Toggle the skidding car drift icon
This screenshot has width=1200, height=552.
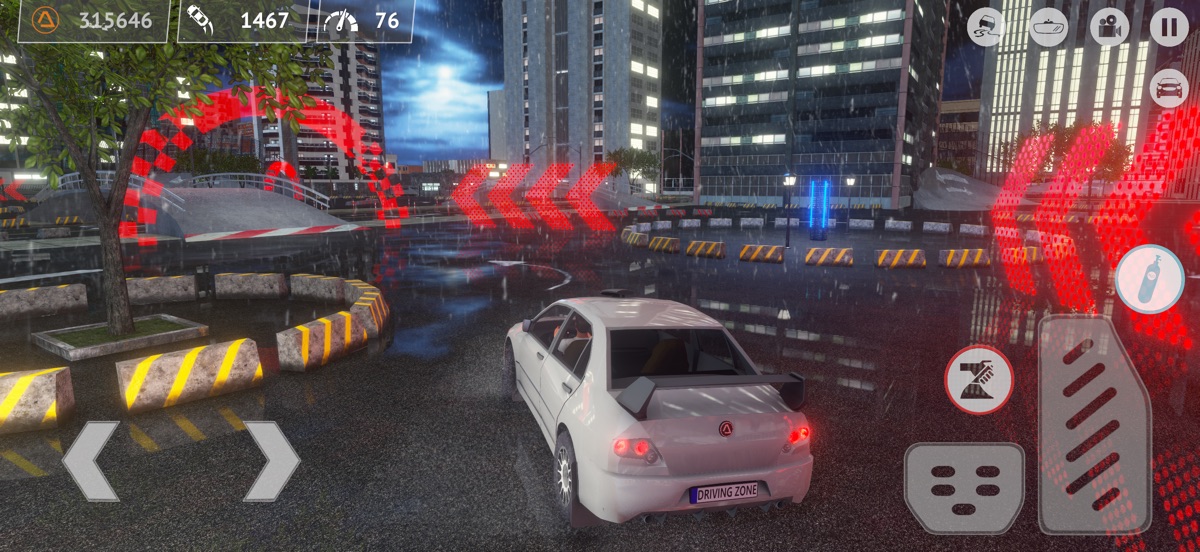(x=987, y=27)
